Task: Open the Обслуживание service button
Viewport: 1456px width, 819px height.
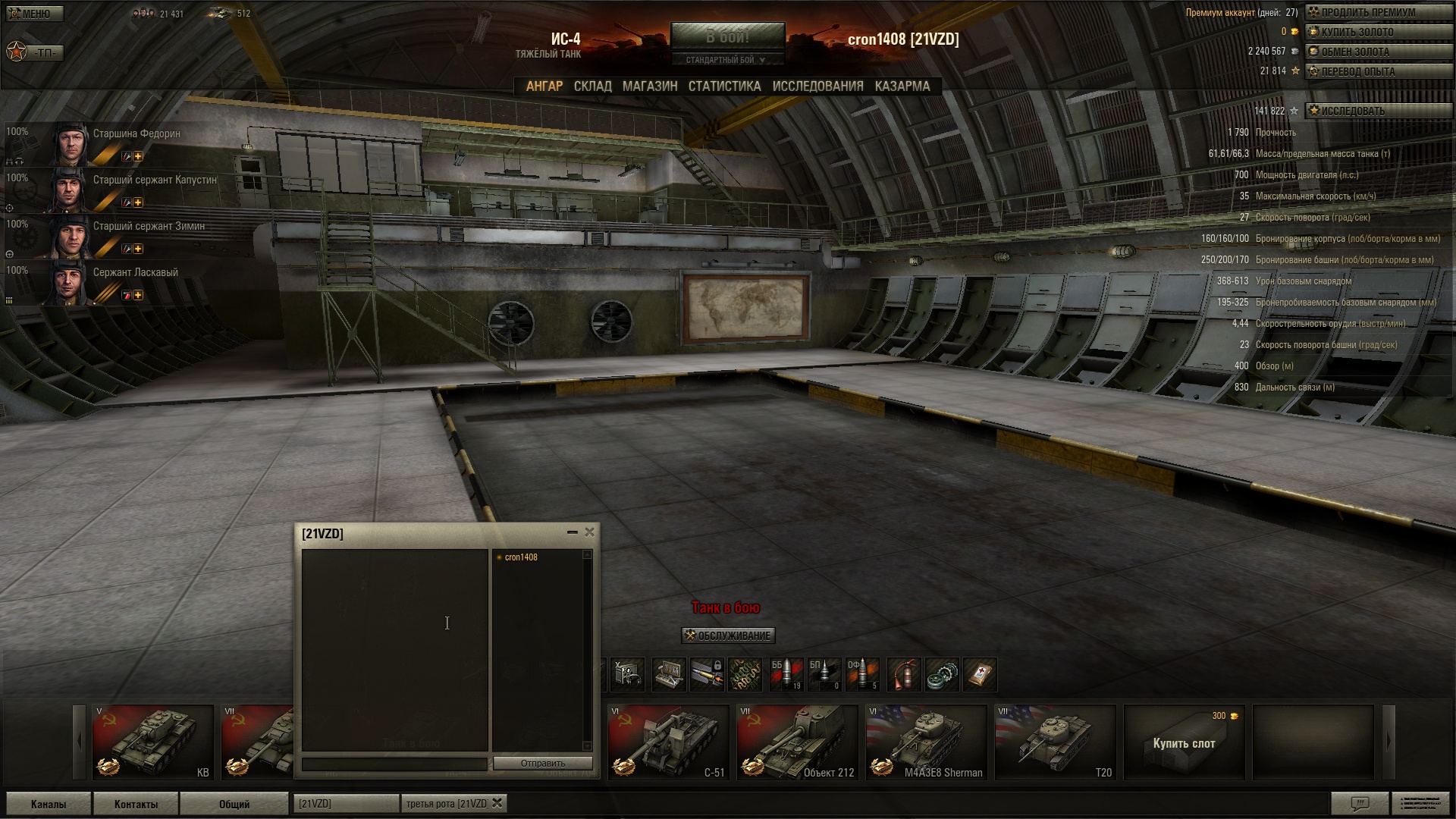Action: tap(728, 635)
